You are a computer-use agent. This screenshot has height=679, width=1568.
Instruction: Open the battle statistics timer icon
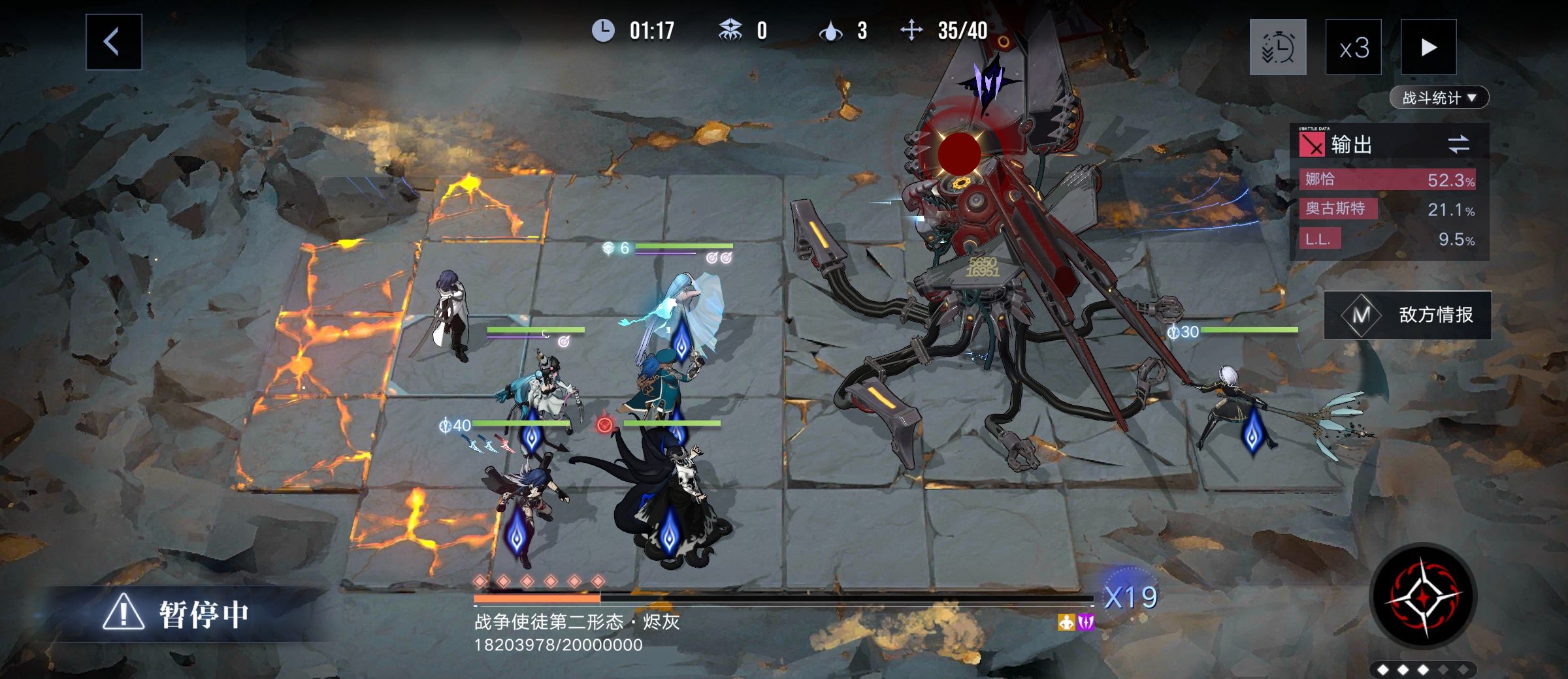[x=1279, y=47]
